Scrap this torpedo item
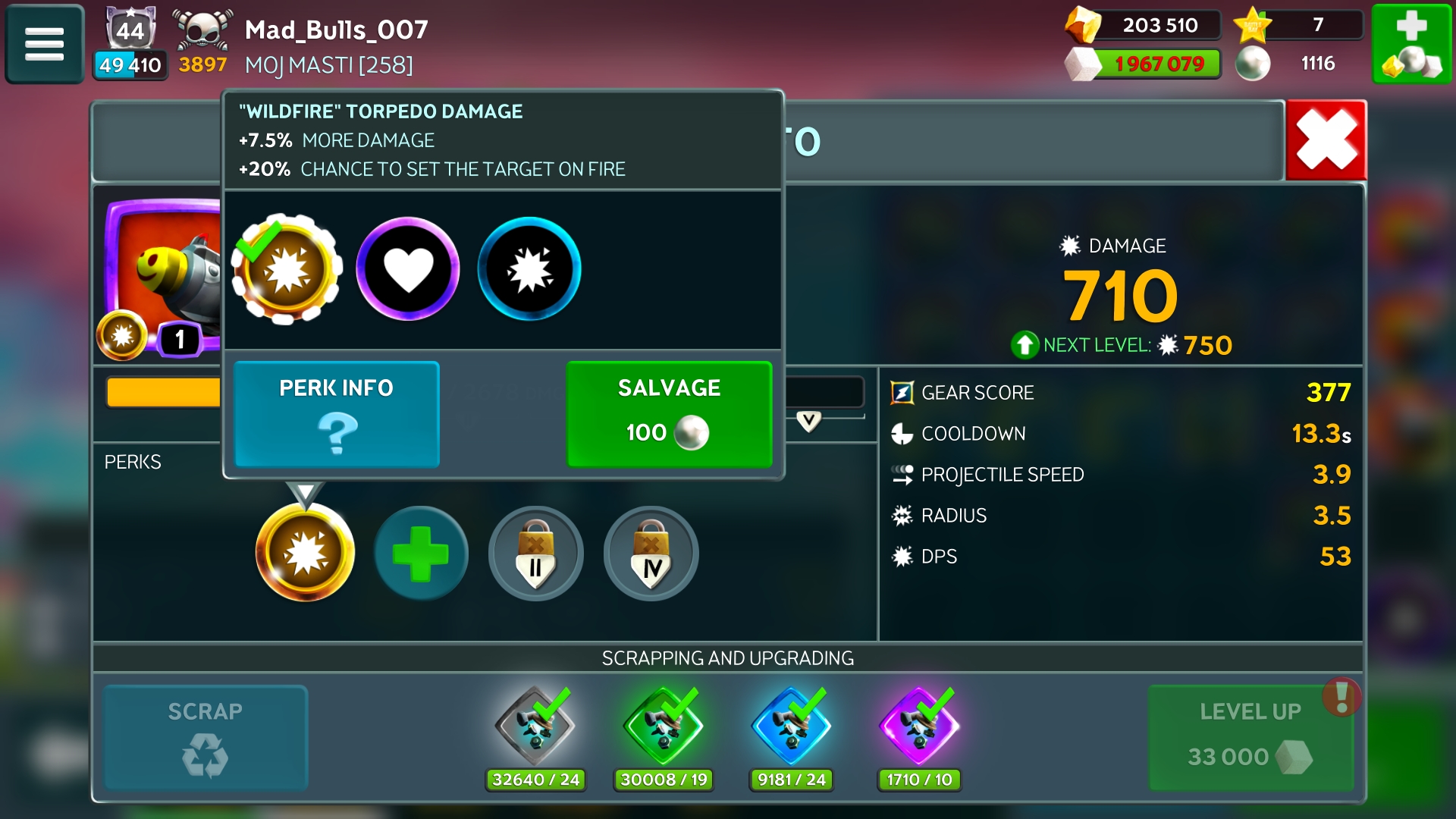The image size is (1456, 819). coord(206,738)
